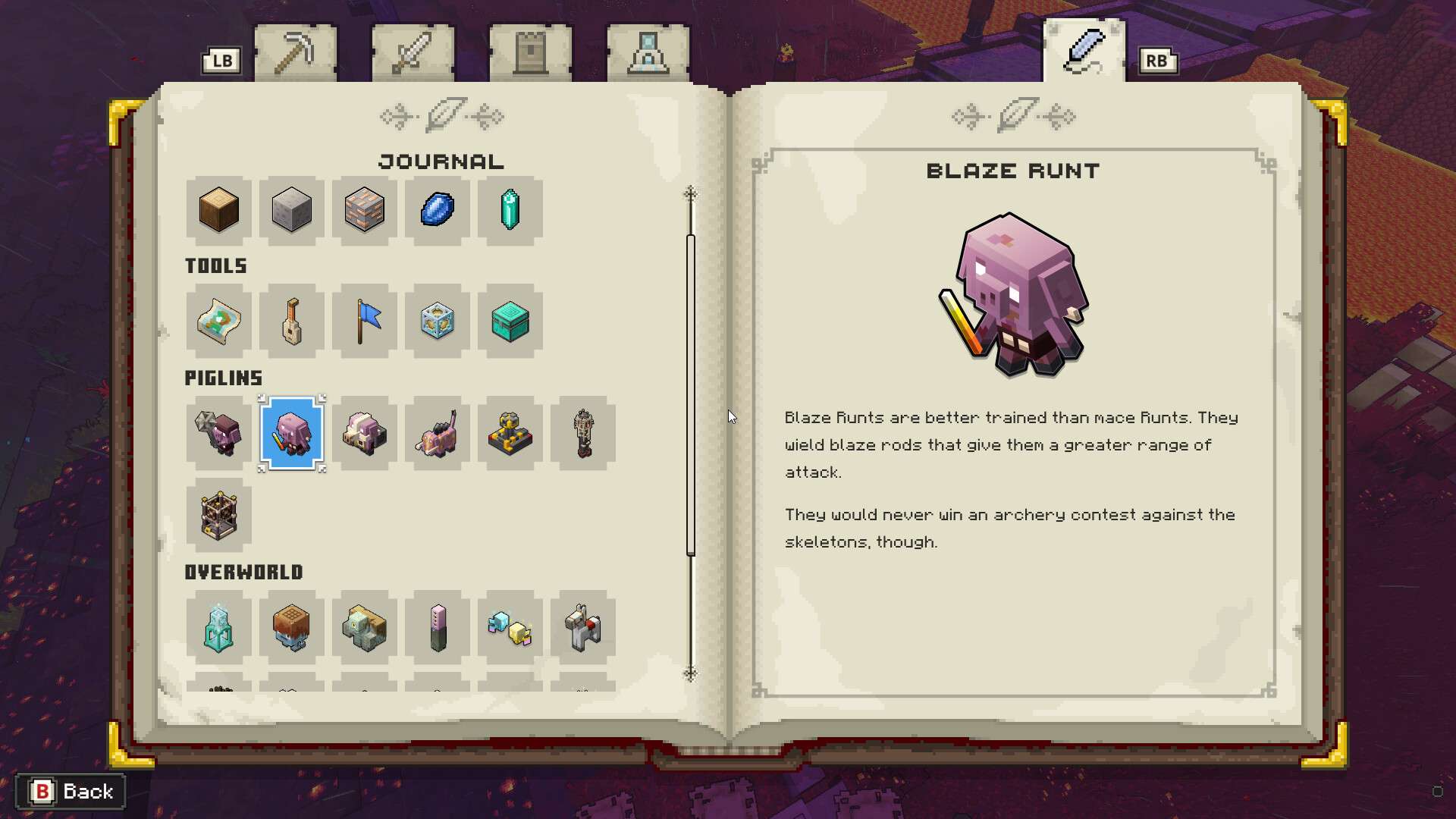
Task: Choose the blue banner flag entry
Action: coord(364,322)
